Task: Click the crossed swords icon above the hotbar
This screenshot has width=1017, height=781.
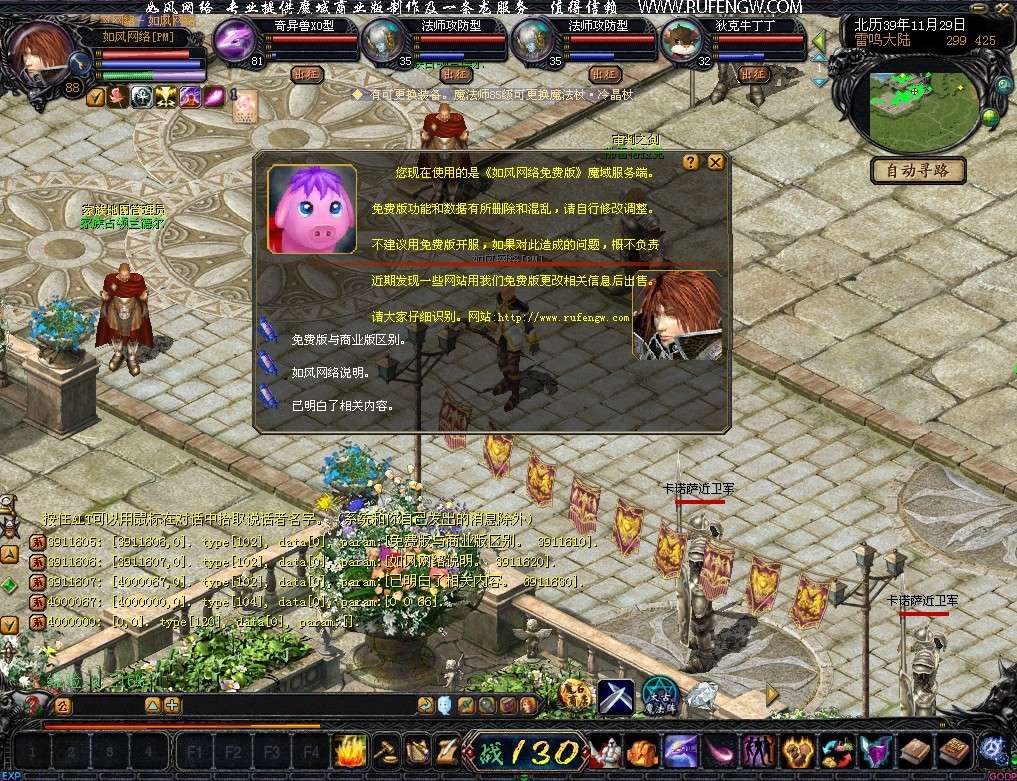Action: point(616,696)
